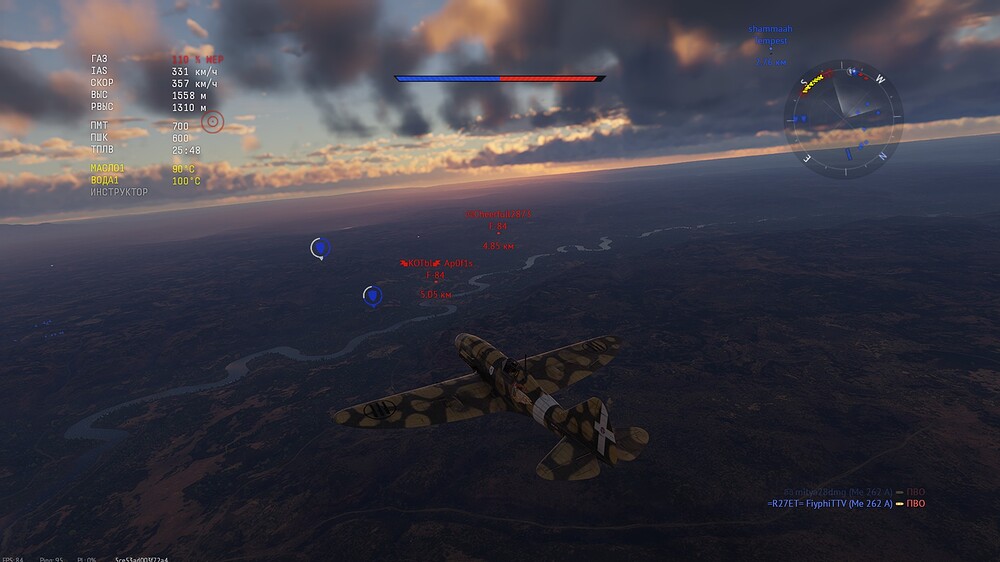Click the circular compass radar

tap(844, 118)
